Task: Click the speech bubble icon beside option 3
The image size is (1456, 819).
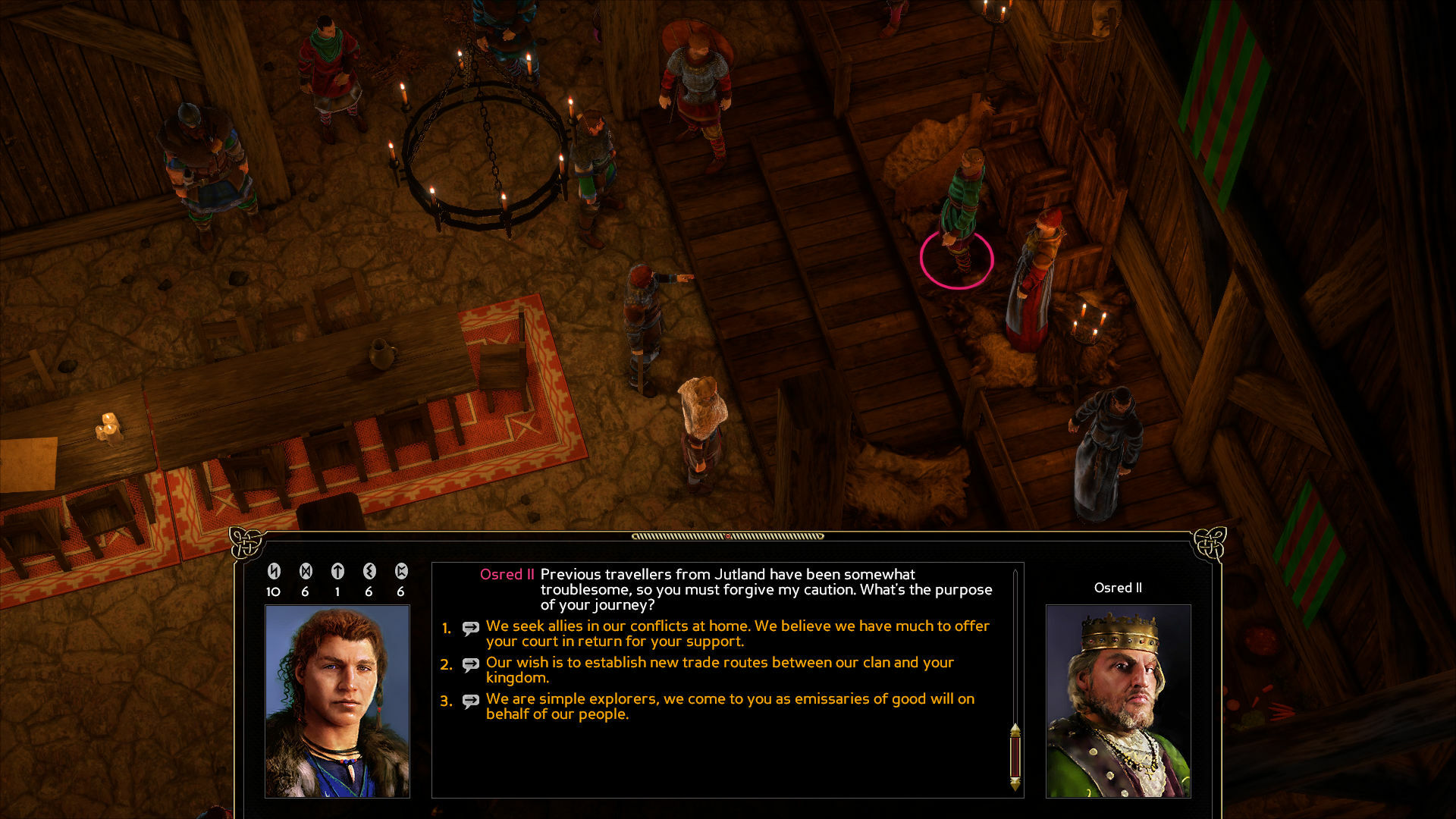Action: click(x=470, y=701)
